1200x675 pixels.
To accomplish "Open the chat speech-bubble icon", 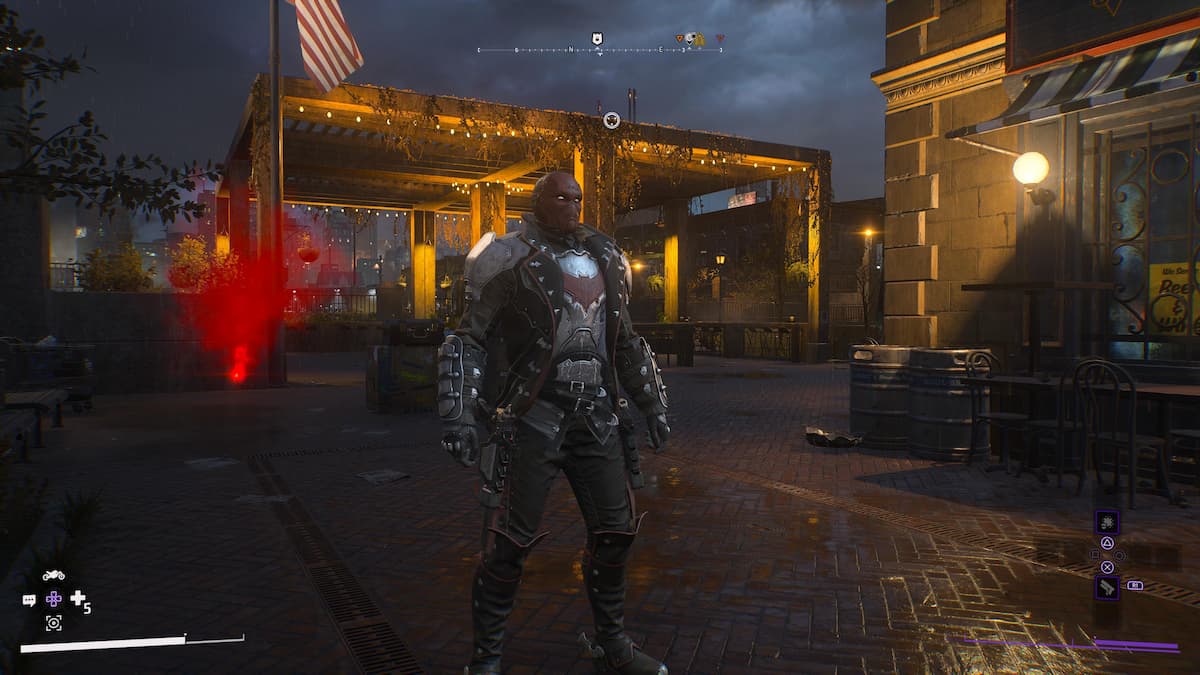I will [29, 600].
